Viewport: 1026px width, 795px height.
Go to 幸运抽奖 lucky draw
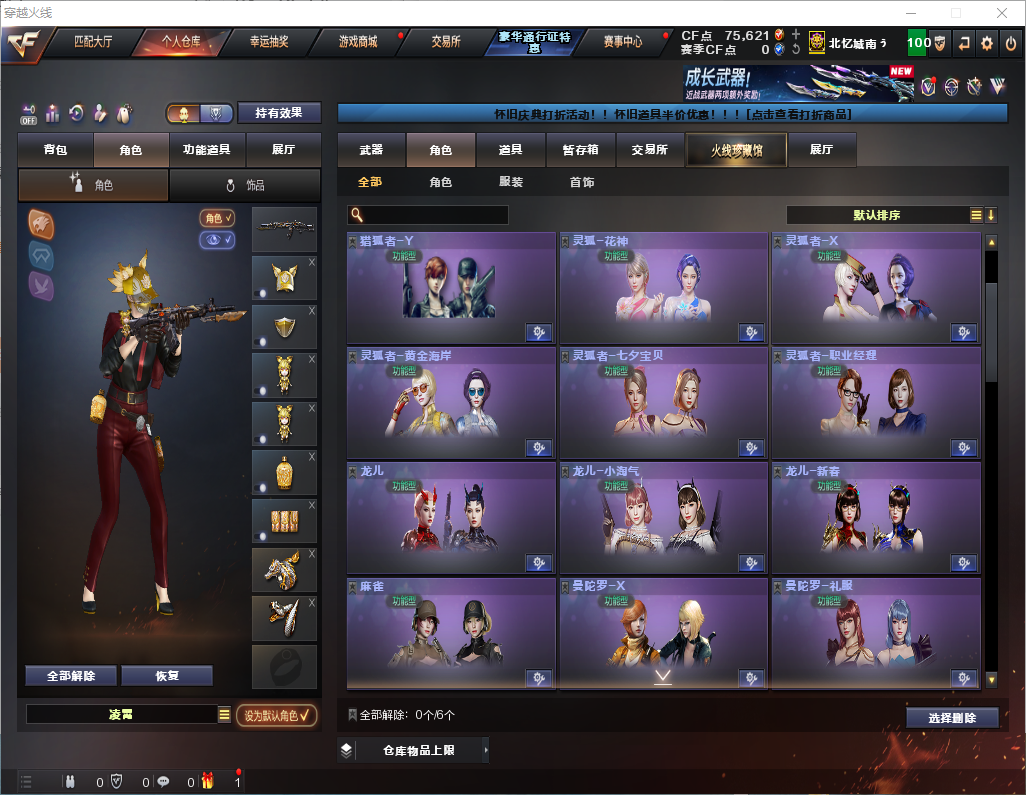268,42
